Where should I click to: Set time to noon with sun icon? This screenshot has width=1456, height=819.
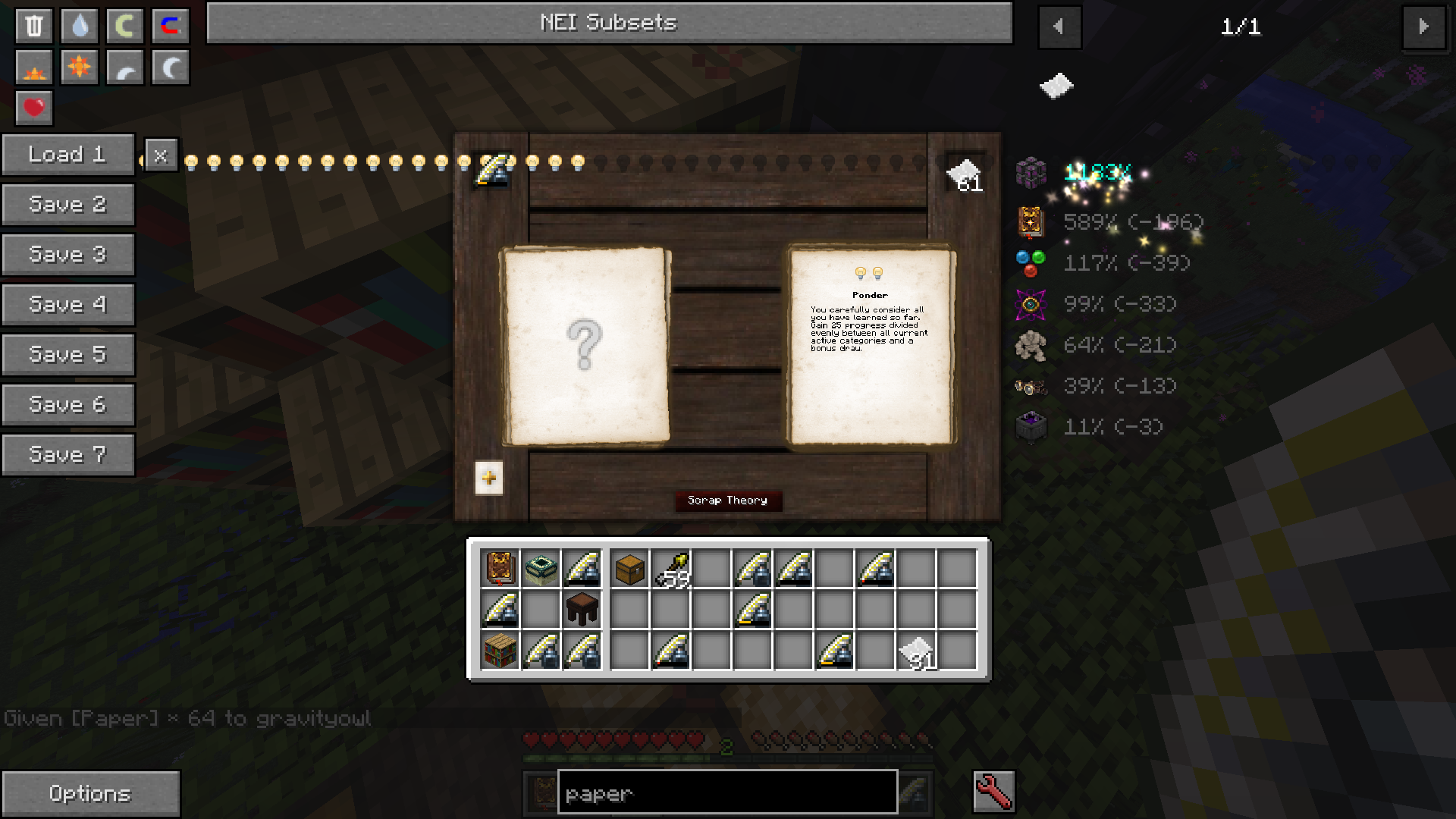coord(79,67)
